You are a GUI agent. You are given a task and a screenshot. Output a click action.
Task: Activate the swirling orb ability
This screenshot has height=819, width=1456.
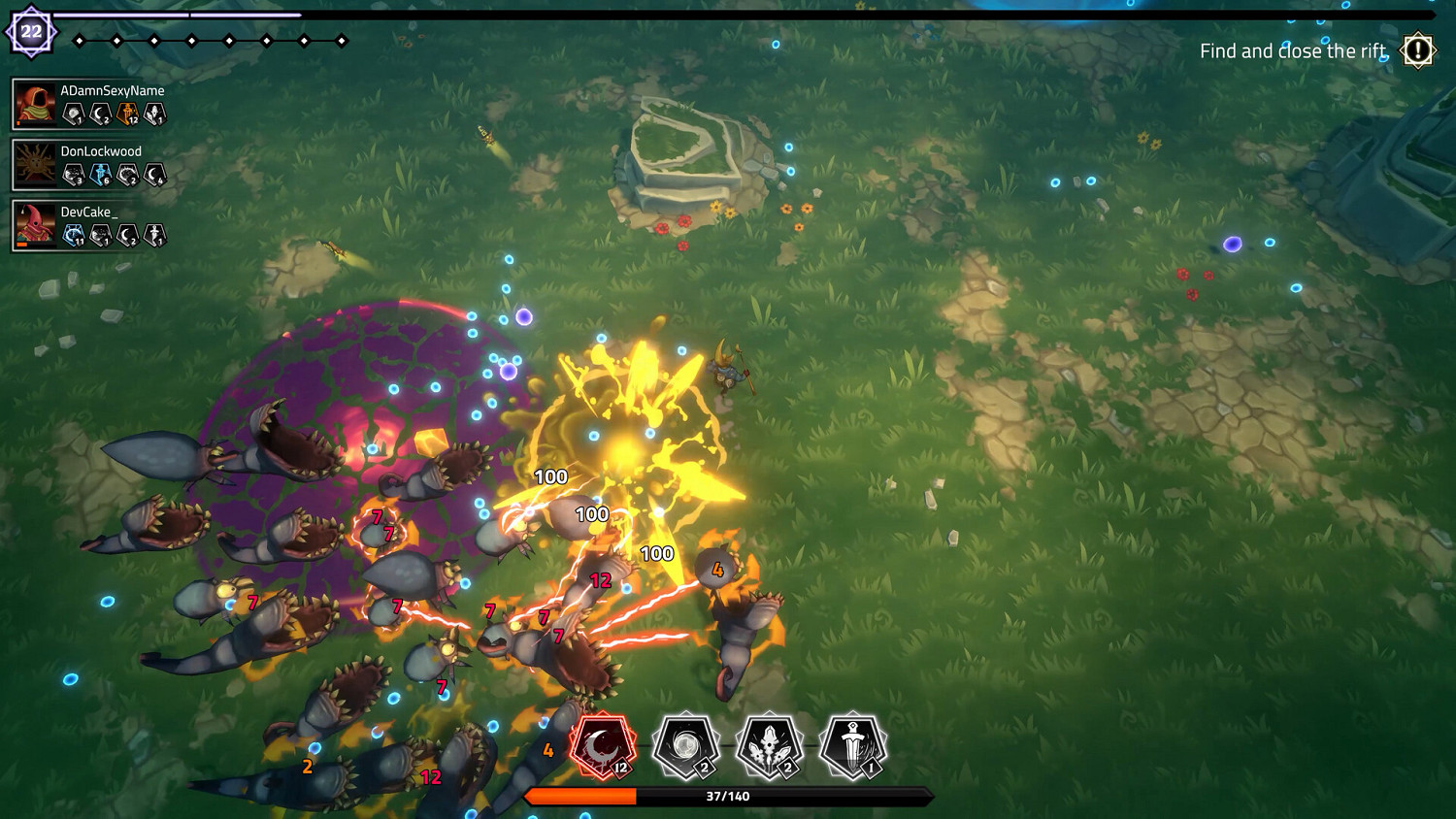click(x=685, y=747)
